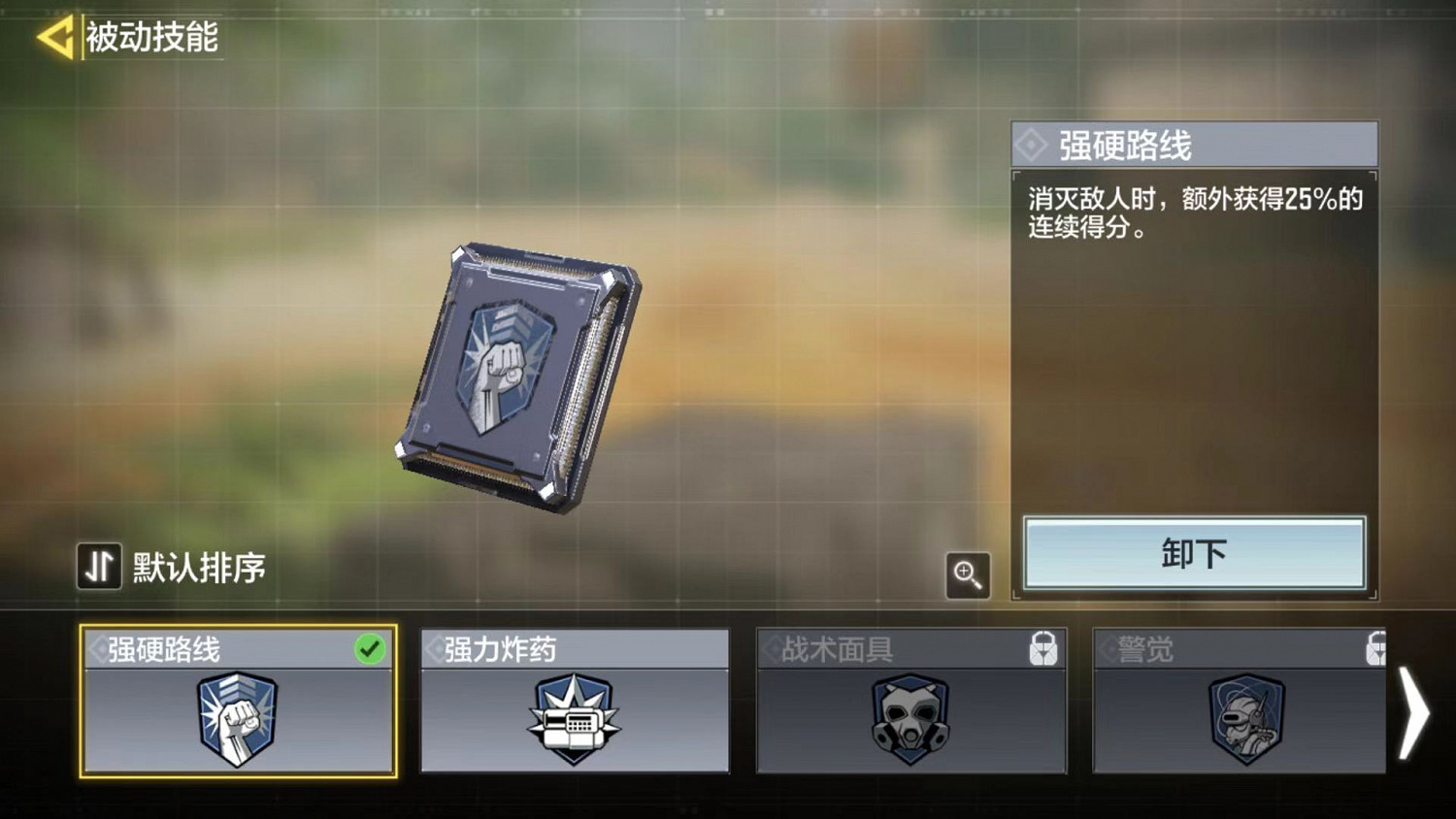Click 卸下 to unequip 强硬路线

click(x=1195, y=553)
